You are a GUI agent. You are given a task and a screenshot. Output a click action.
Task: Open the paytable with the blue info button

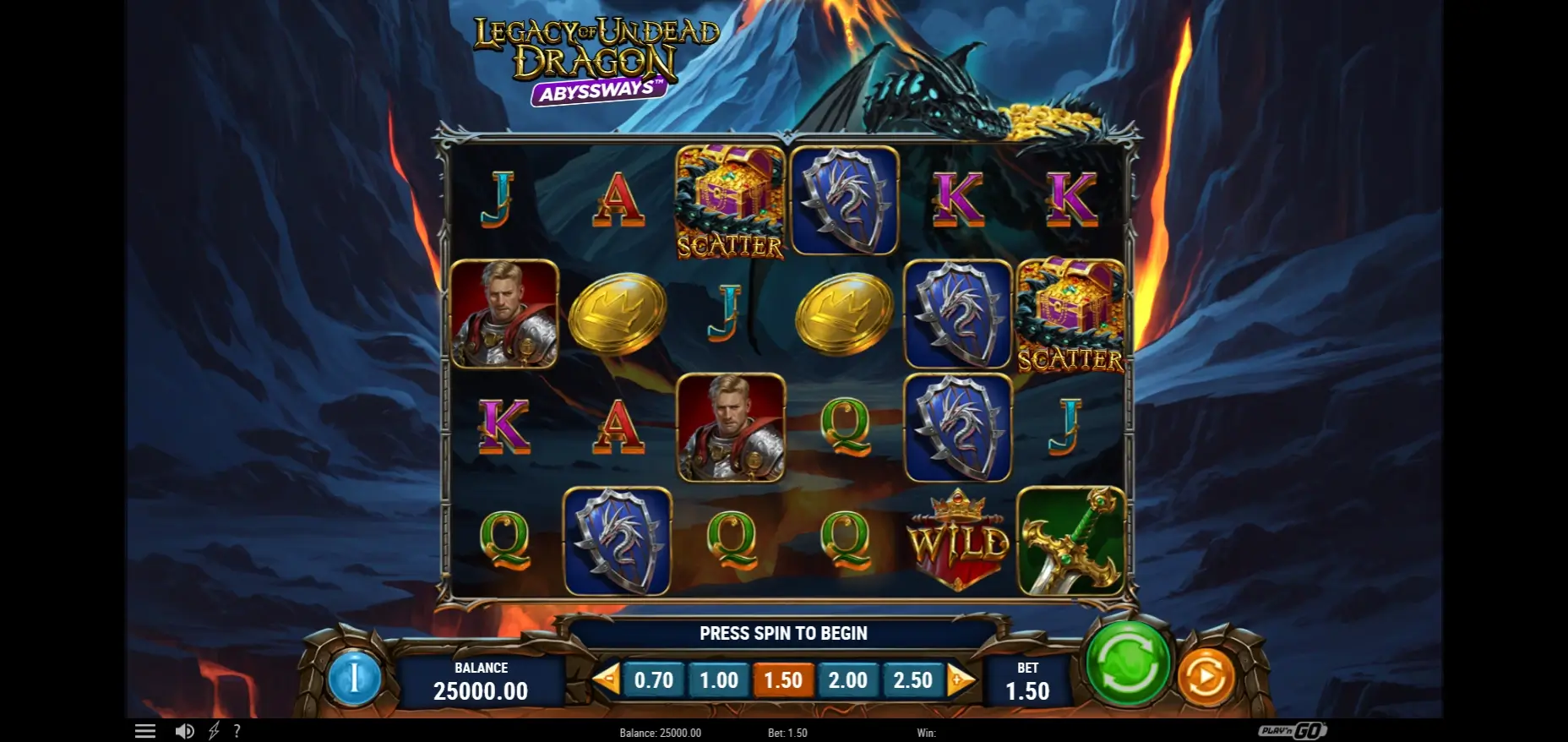(x=357, y=679)
